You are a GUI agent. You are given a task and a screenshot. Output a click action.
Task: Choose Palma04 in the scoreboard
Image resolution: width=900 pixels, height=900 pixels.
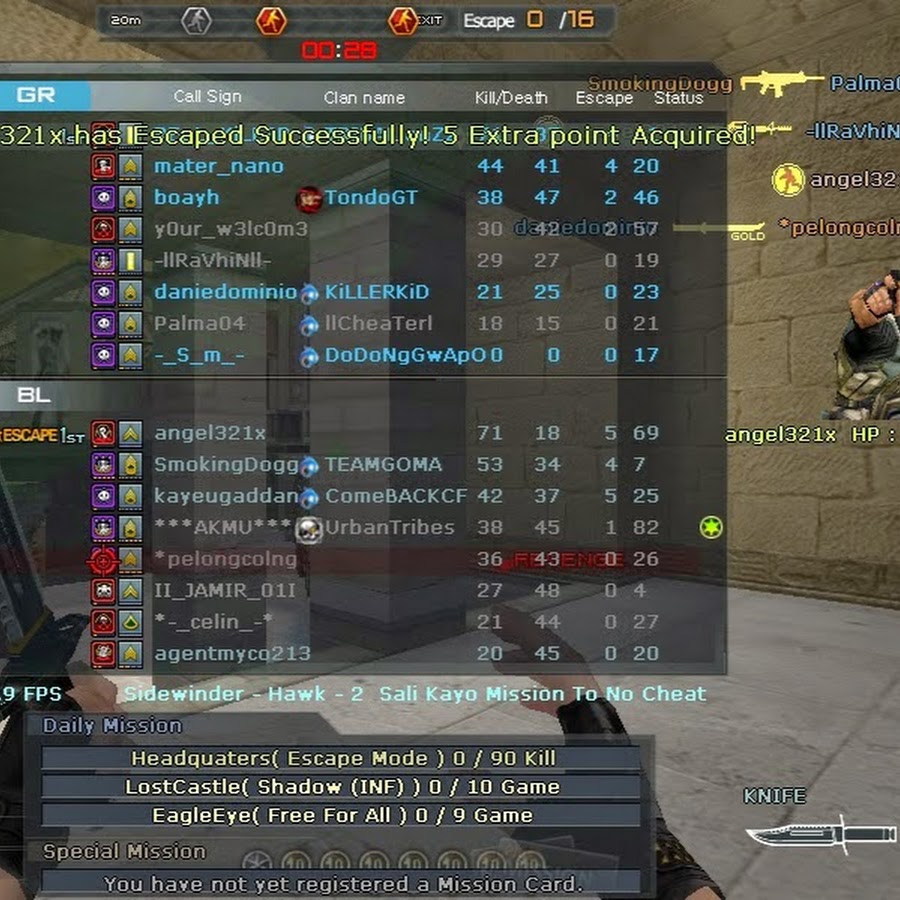tap(199, 323)
